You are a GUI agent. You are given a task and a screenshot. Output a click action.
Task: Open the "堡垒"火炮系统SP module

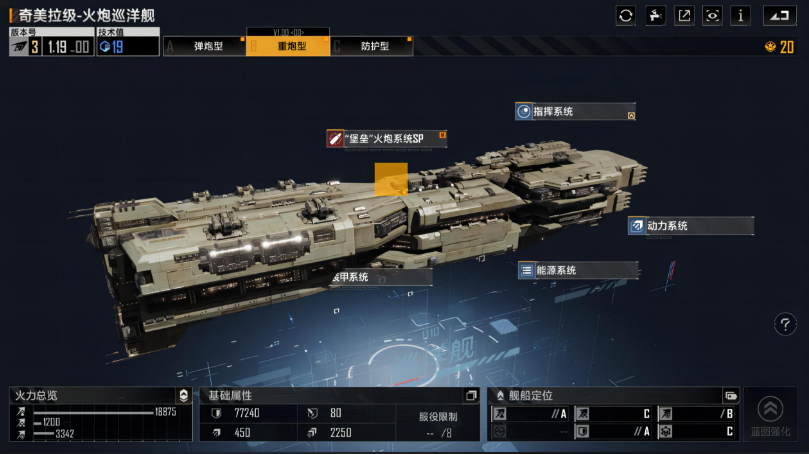tap(386, 139)
